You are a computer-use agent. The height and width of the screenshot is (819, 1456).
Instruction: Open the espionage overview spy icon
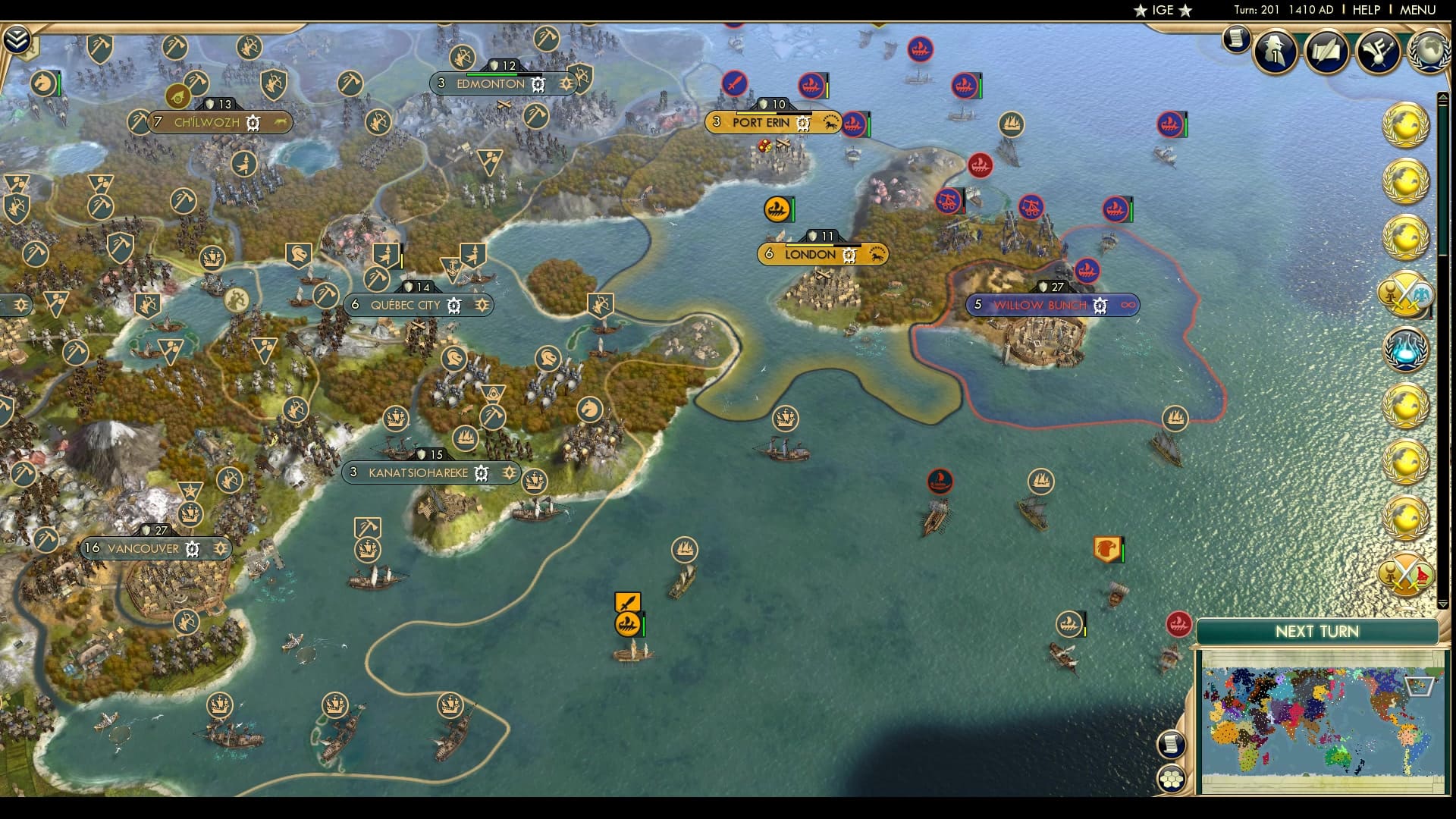tap(1276, 51)
